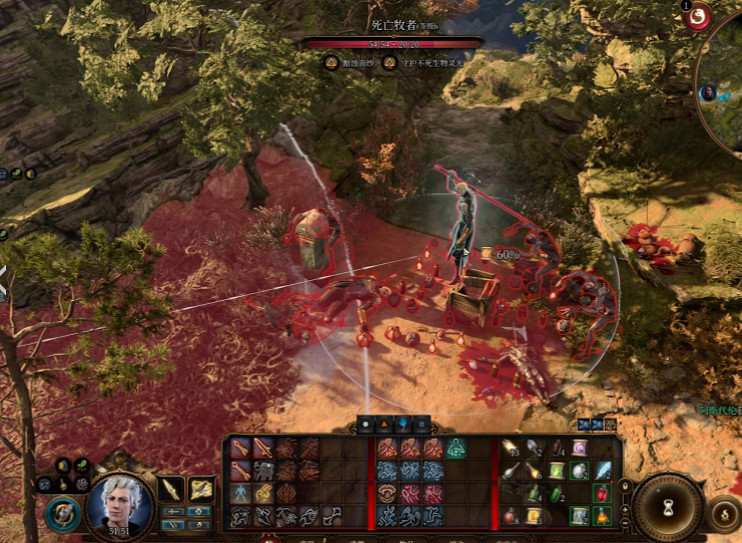The height and width of the screenshot is (543, 742).
Task: Filter hotbar by white circle action tab
Action: pos(366,424)
